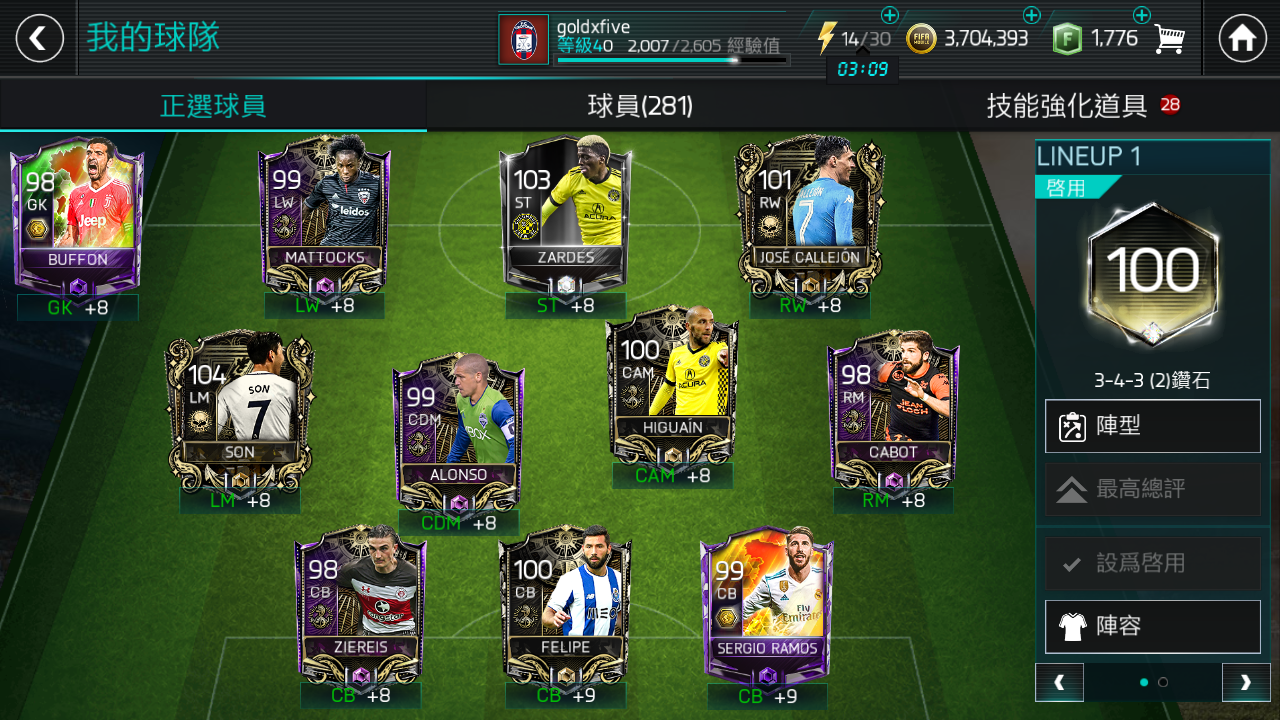Toggle 設為啓用 for this lineup
1280x720 pixels.
coord(1152,564)
